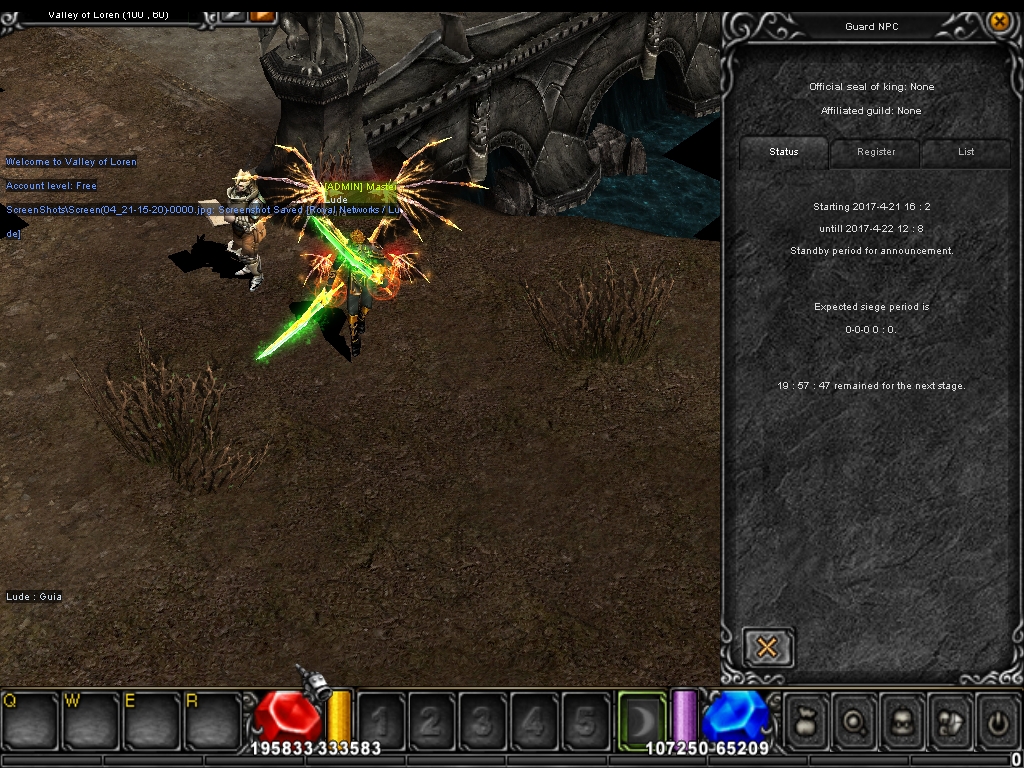The height and width of the screenshot is (768, 1024).
Task: Click the X button at the panel's bottom
Action: click(767, 648)
